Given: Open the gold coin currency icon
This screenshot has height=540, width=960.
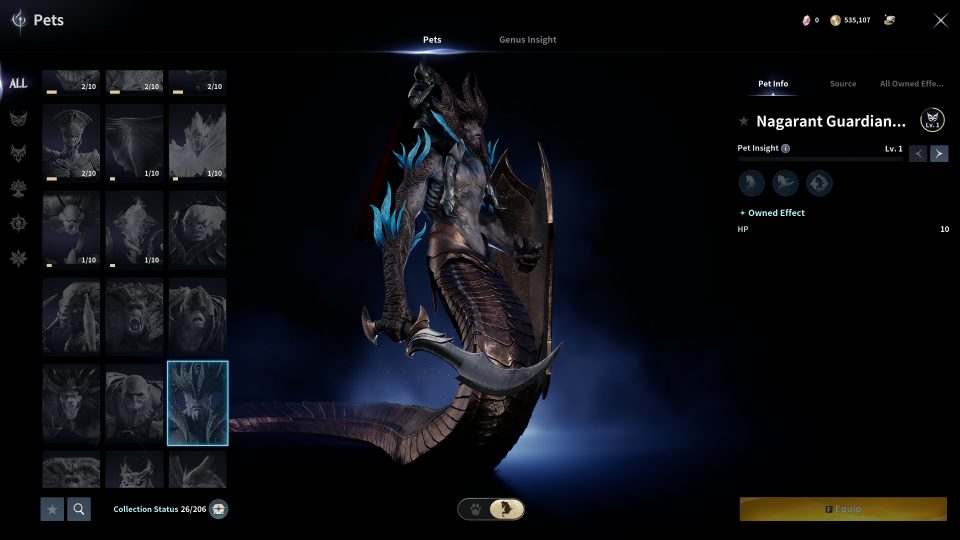Looking at the screenshot, I should pos(835,20).
